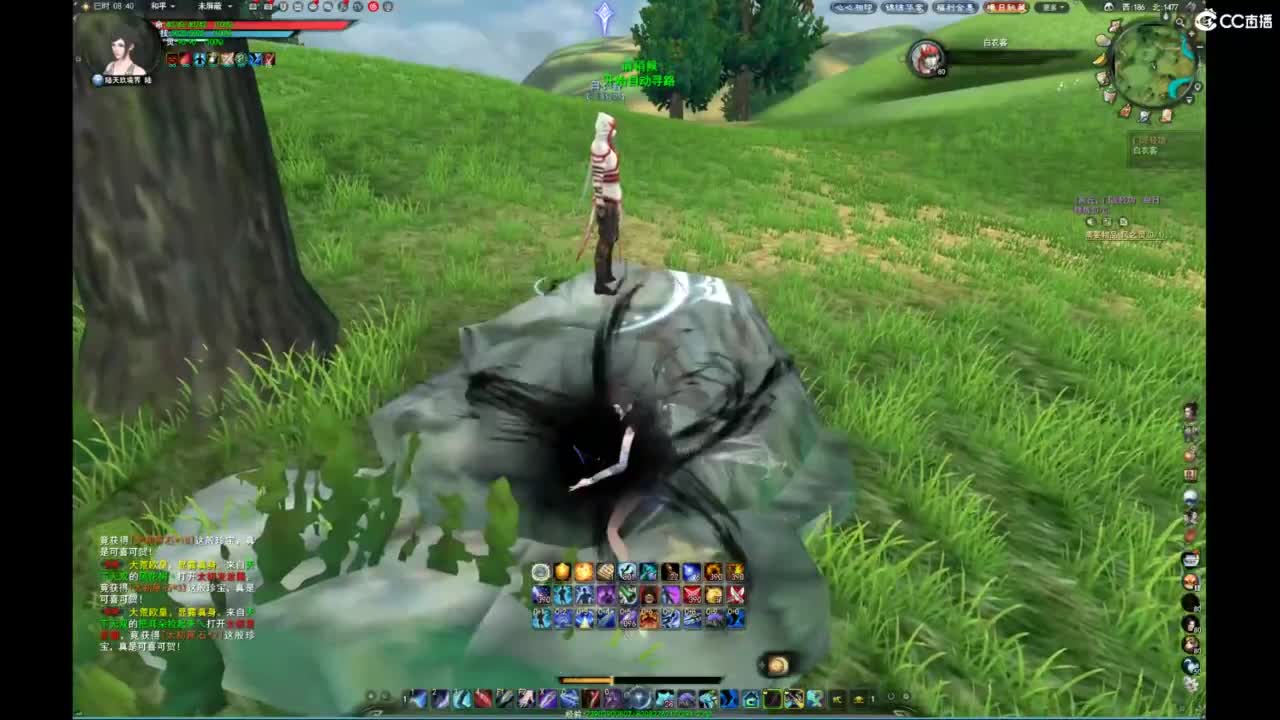1280x720 pixels.
Task: Click the location pin icon on the minimap
Action: [x=1198, y=86]
